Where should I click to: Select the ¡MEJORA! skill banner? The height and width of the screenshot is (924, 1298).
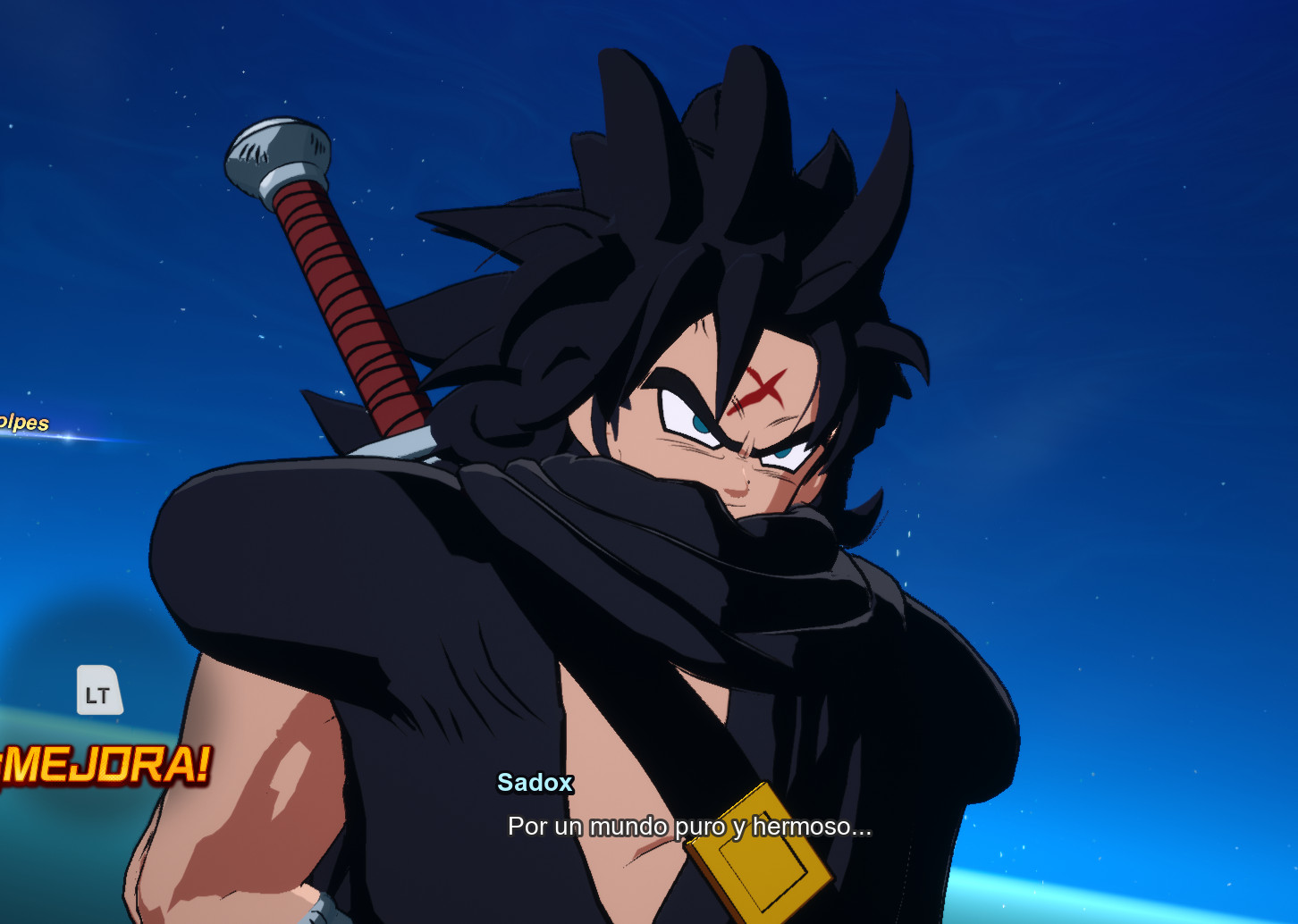pos(103,765)
